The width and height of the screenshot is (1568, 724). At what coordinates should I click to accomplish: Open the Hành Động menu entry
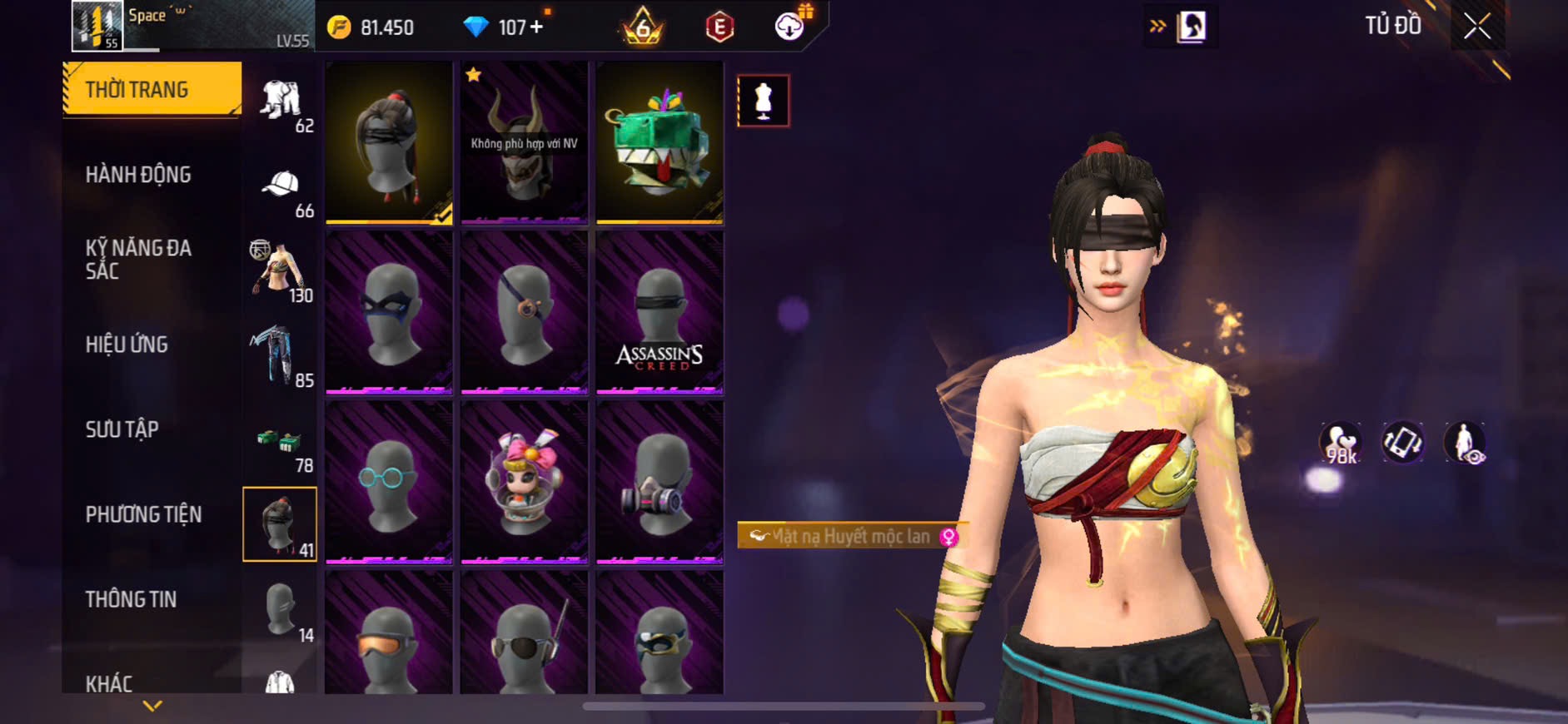[138, 175]
